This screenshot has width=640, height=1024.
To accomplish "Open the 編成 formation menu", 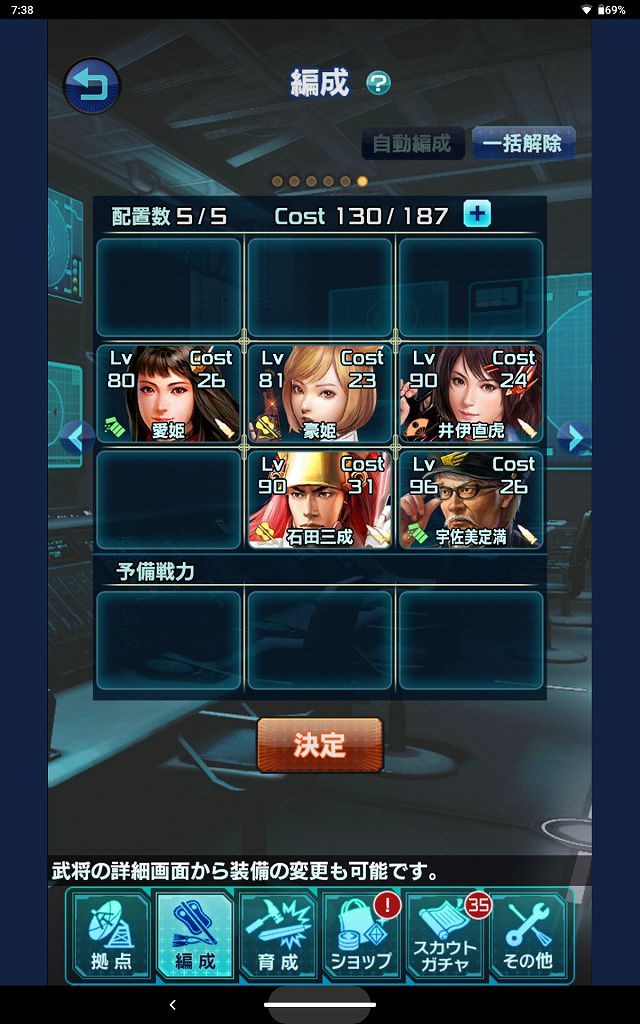I will (194, 936).
